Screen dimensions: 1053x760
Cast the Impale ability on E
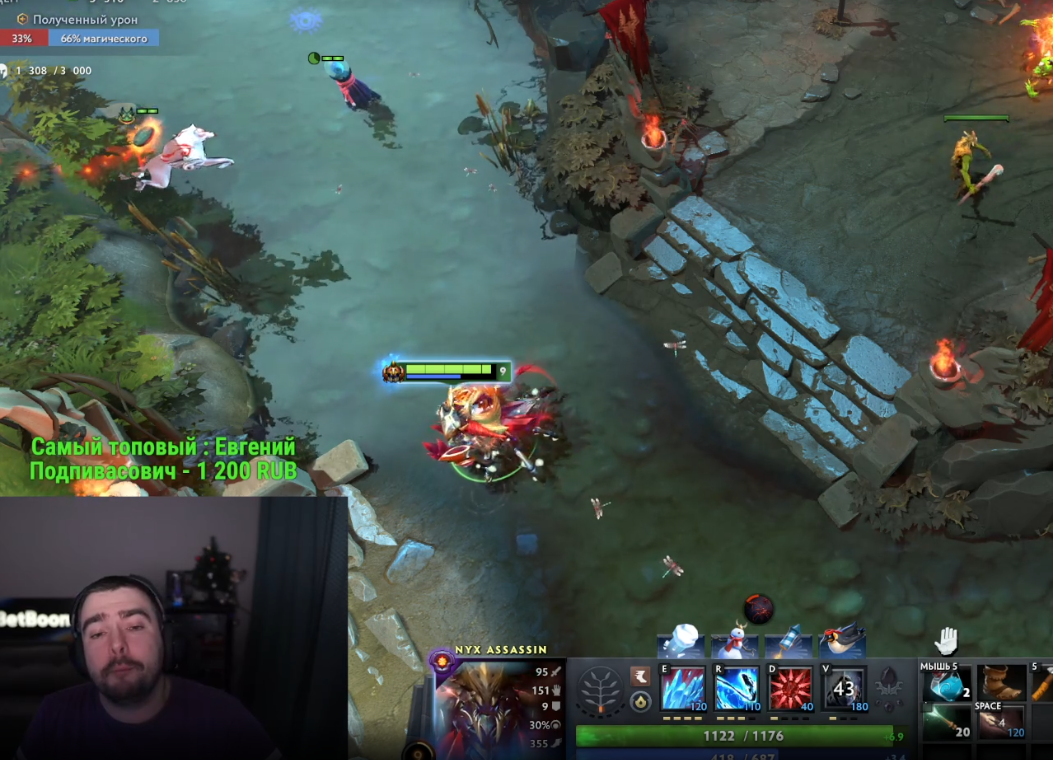[683, 688]
